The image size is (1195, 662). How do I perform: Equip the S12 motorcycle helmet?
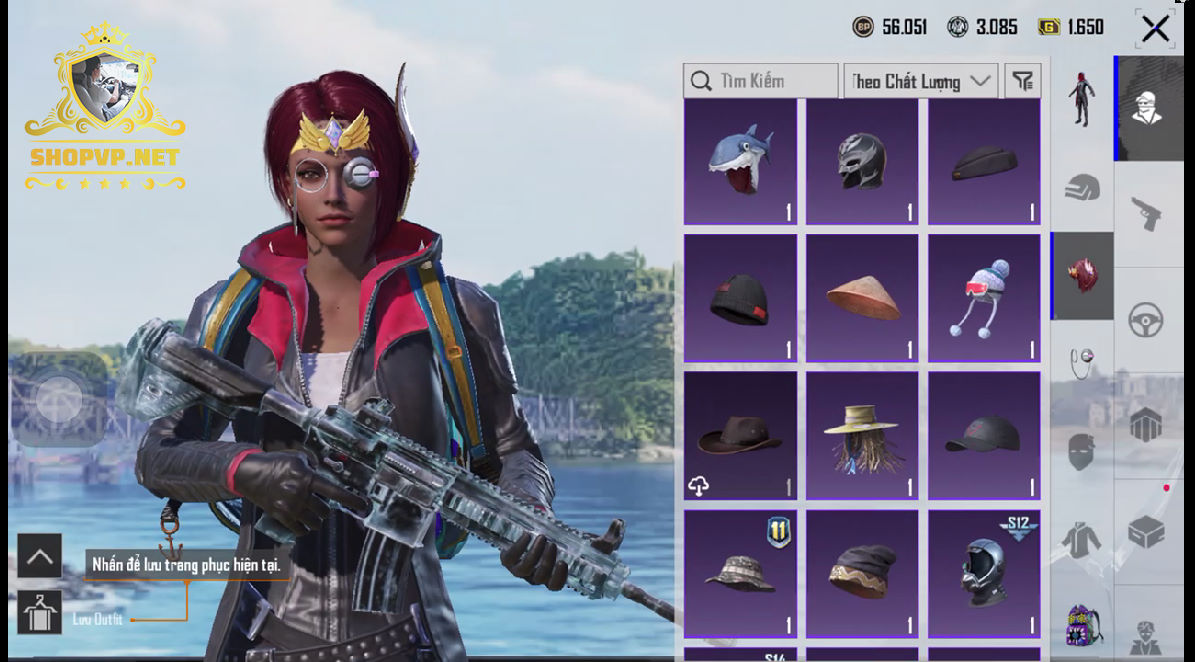[x=984, y=573]
